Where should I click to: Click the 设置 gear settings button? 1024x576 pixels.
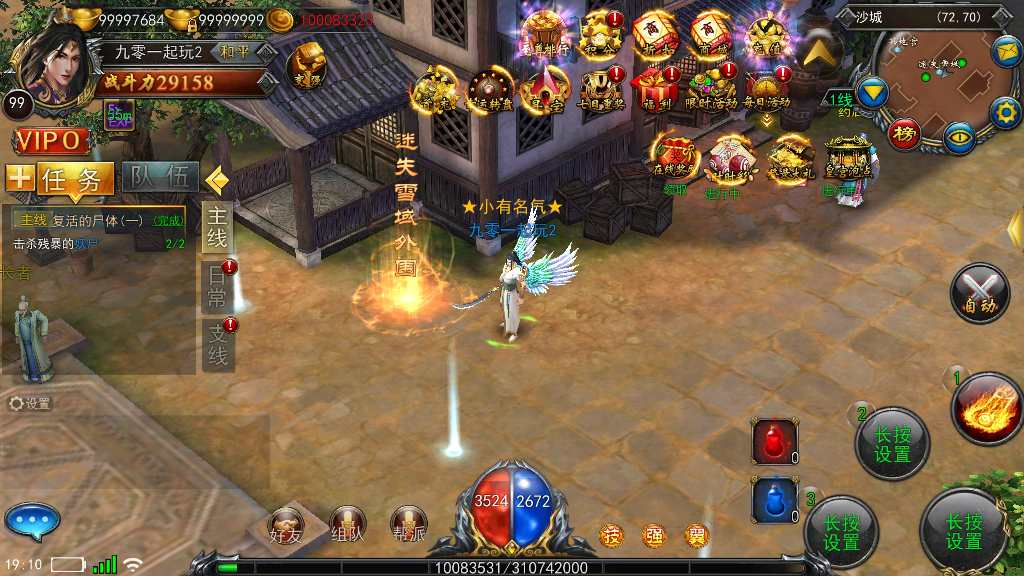(30, 403)
